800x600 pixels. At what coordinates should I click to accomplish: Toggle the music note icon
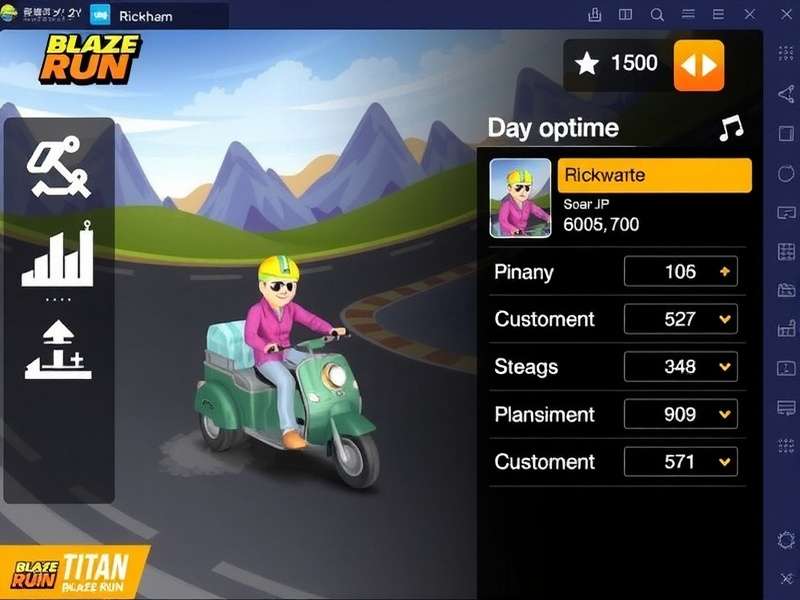731,128
